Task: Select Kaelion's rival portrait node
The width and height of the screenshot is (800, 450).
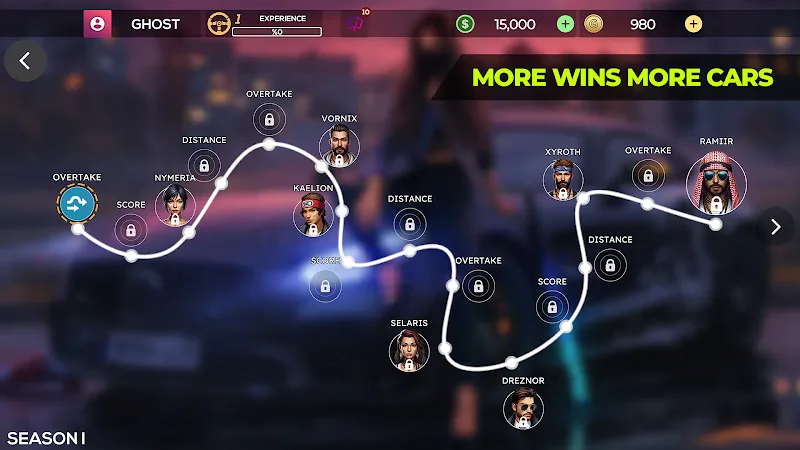Action: point(313,215)
